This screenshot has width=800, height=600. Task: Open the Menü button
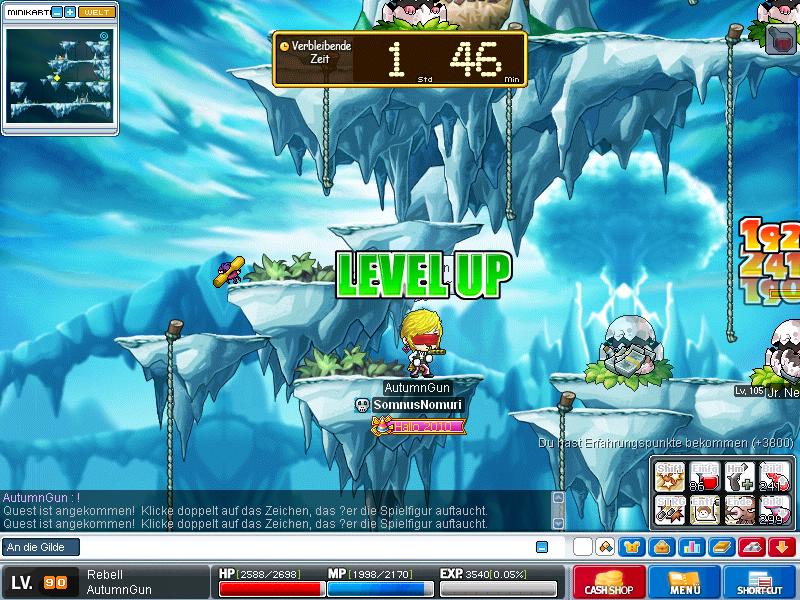pyautogui.click(x=684, y=582)
